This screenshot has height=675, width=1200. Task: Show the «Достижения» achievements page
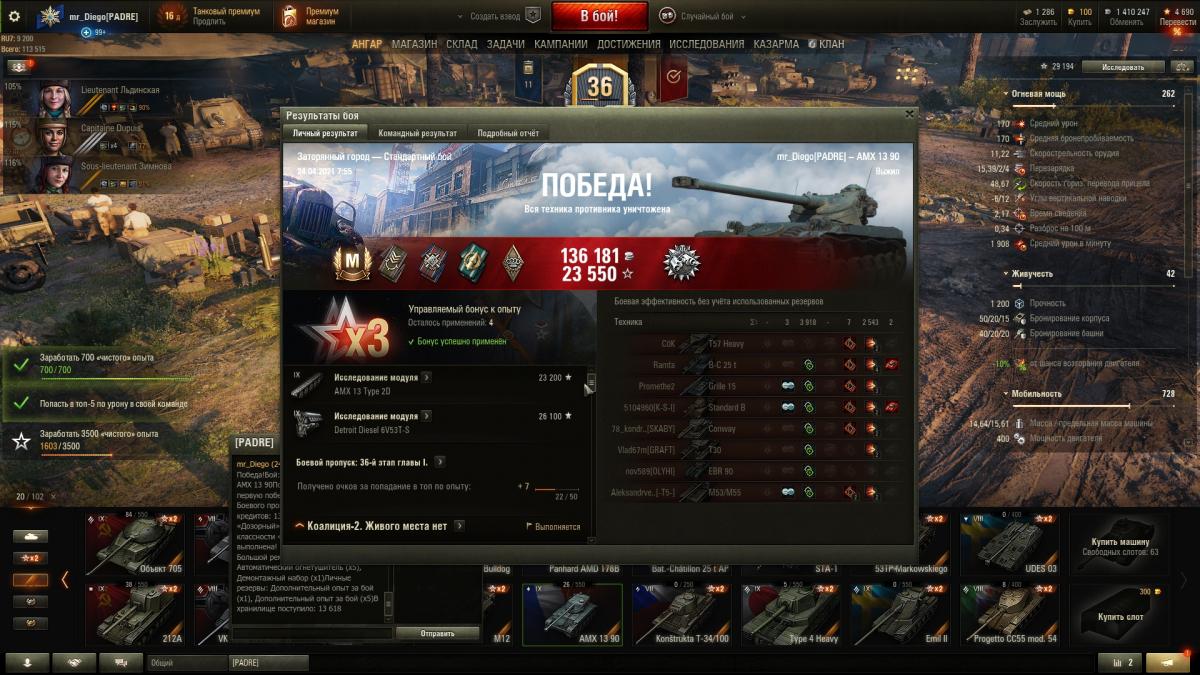(629, 44)
